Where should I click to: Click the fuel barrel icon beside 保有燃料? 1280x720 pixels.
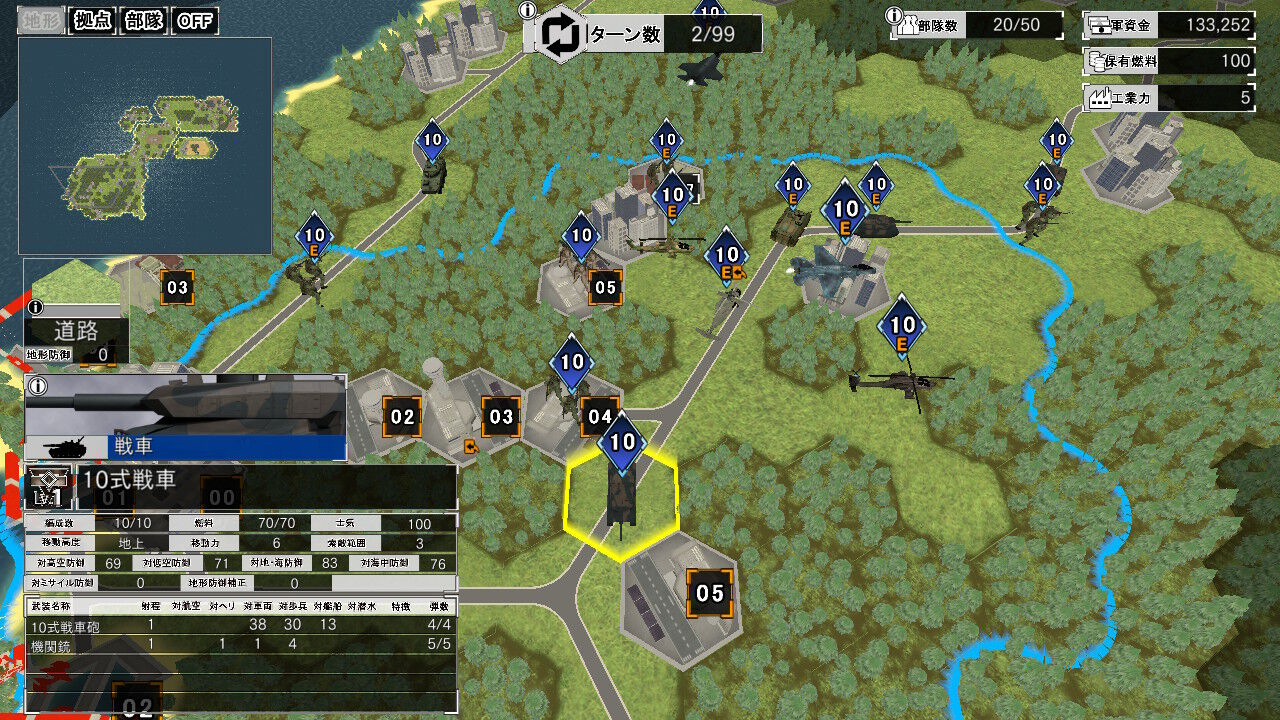point(1097,60)
